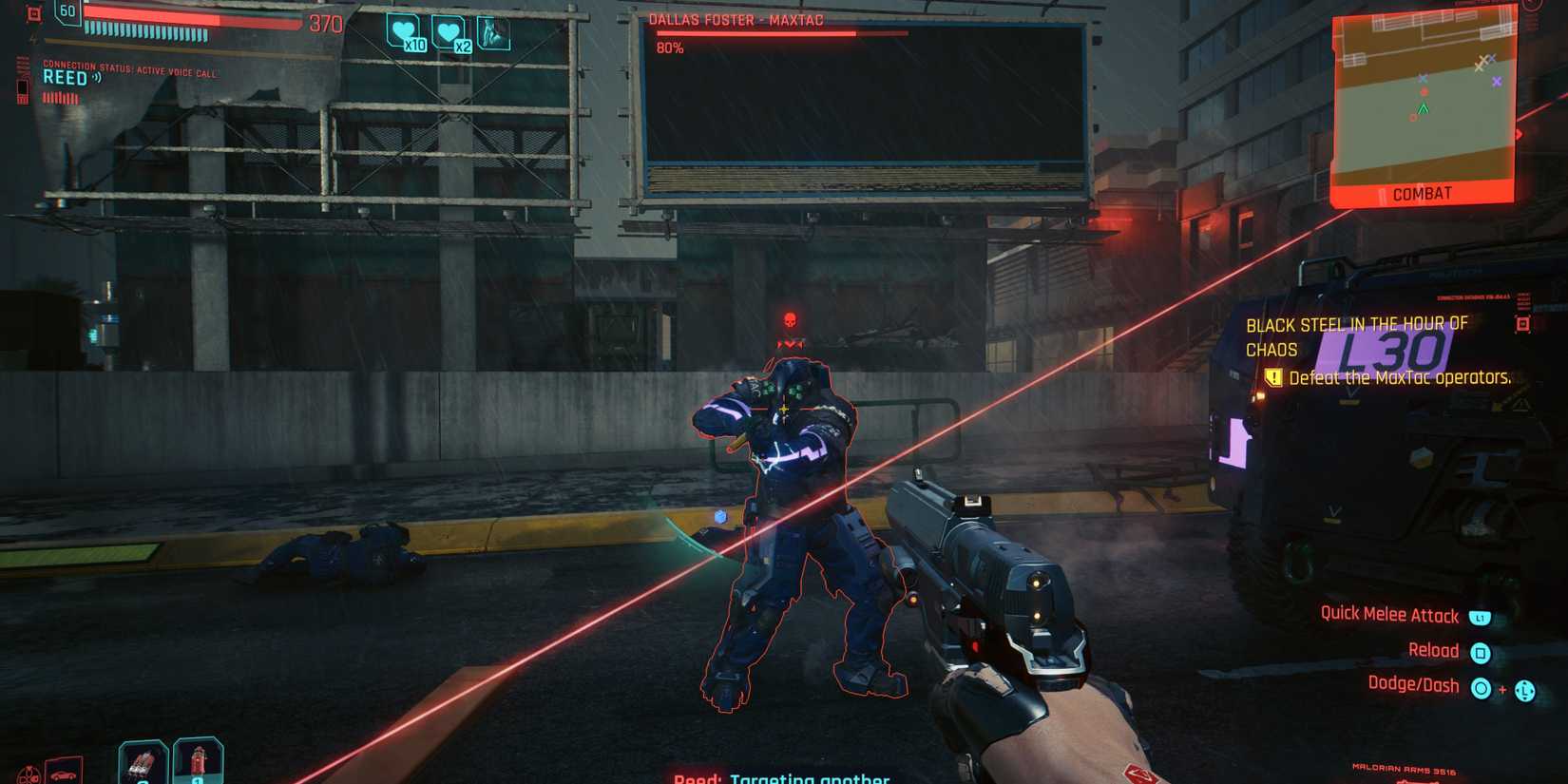Screen dimensions: 1568x784
Task: Click the left stick icon next to Dodge/Dash
Action: [1526, 689]
